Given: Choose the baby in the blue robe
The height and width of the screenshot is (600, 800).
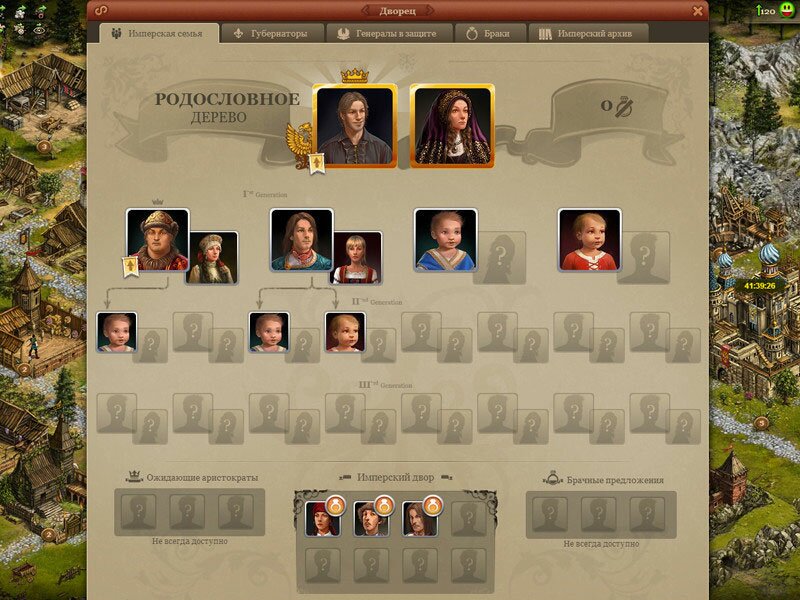Looking at the screenshot, I should click(x=445, y=239).
